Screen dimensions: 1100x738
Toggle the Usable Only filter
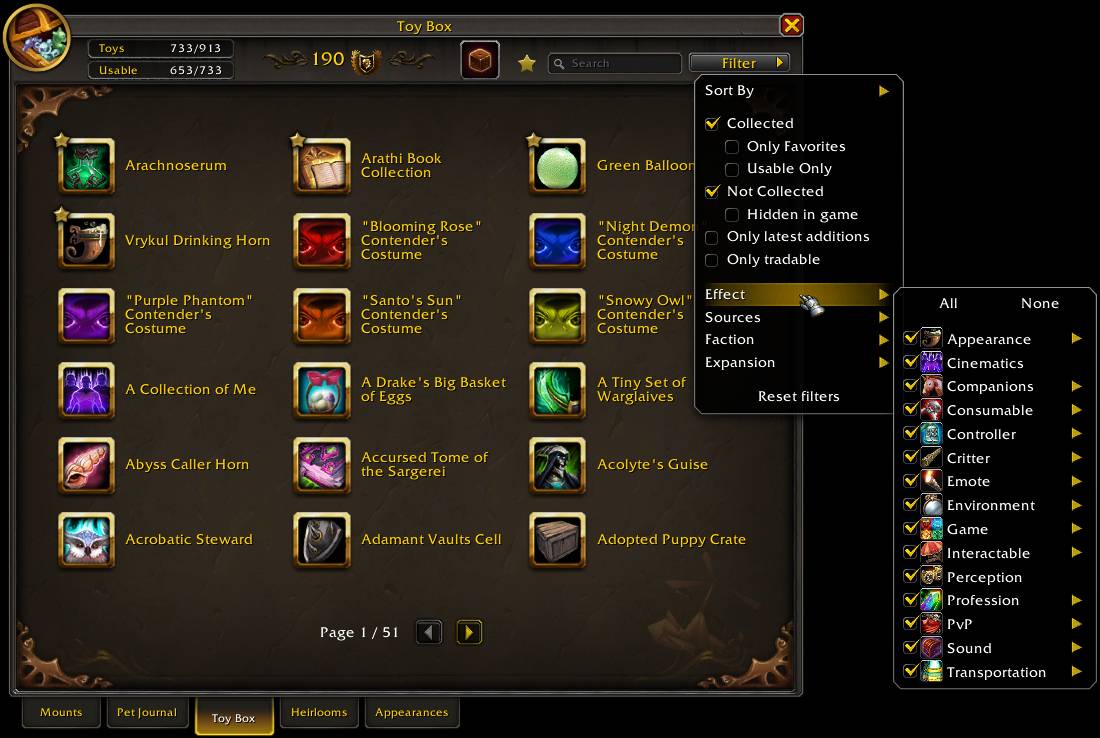tap(732, 169)
